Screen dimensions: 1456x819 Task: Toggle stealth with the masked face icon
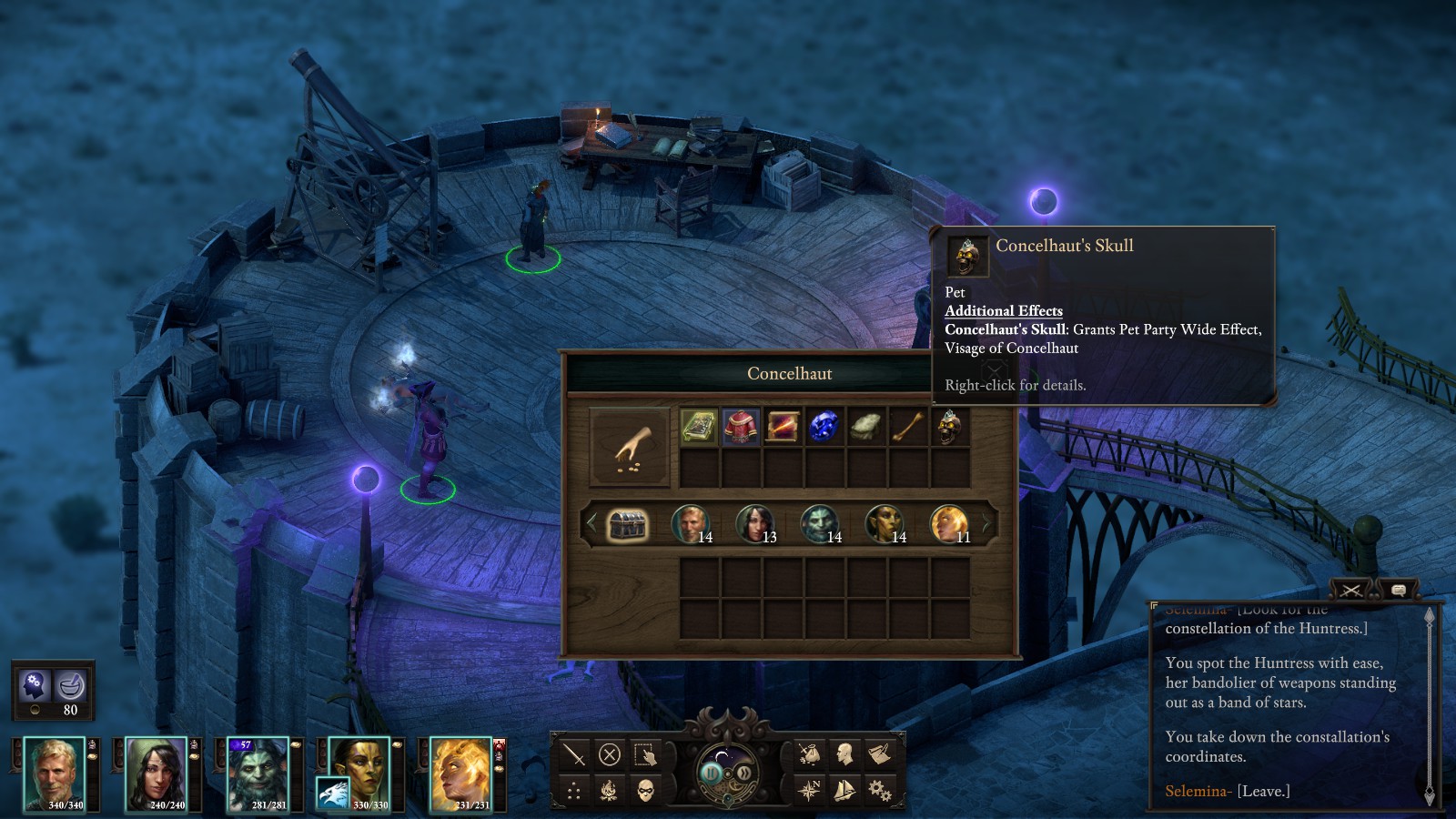point(645,790)
